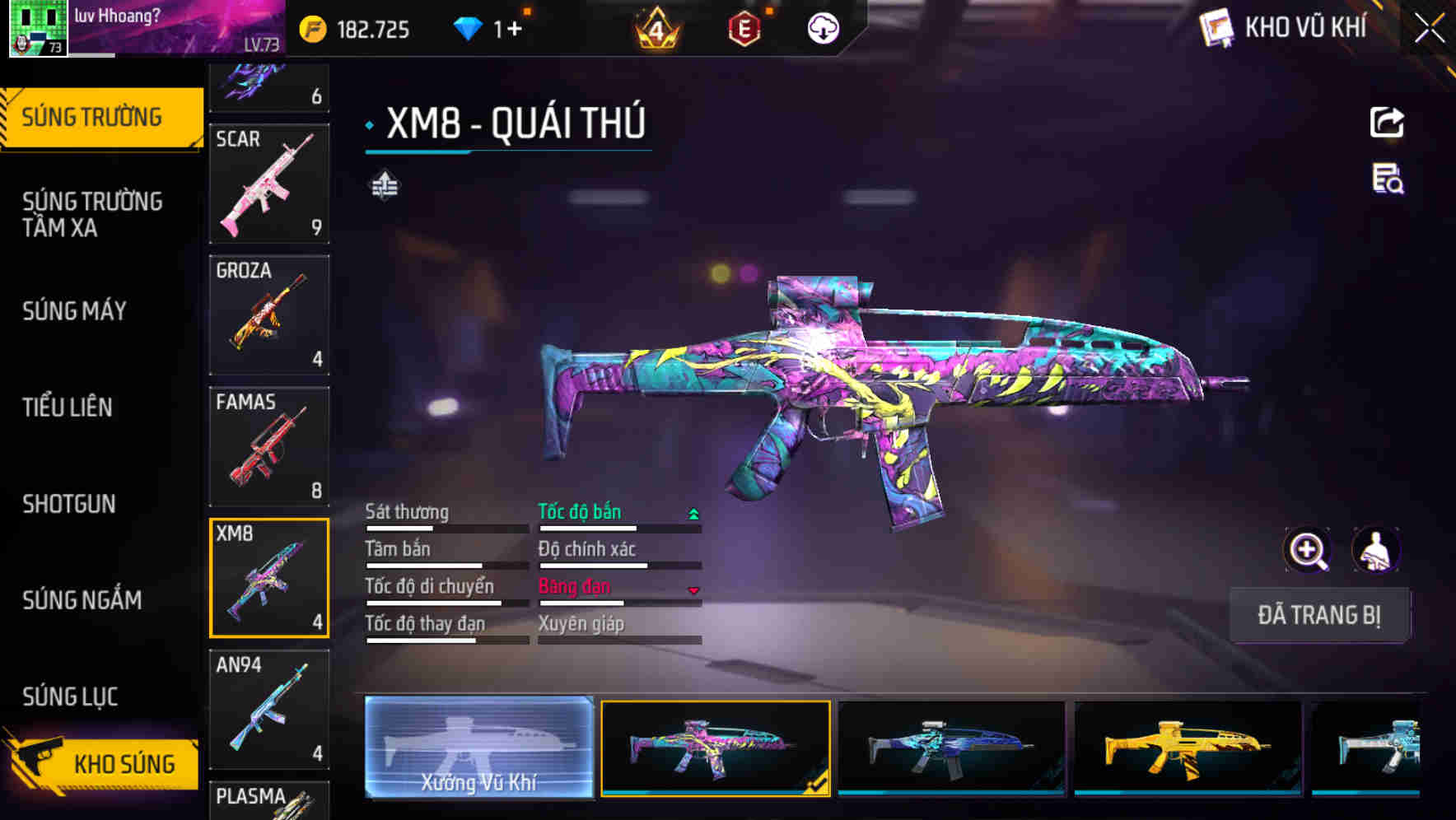
Task: Choose the blue XM8 skin thumbnail
Action: point(951,748)
